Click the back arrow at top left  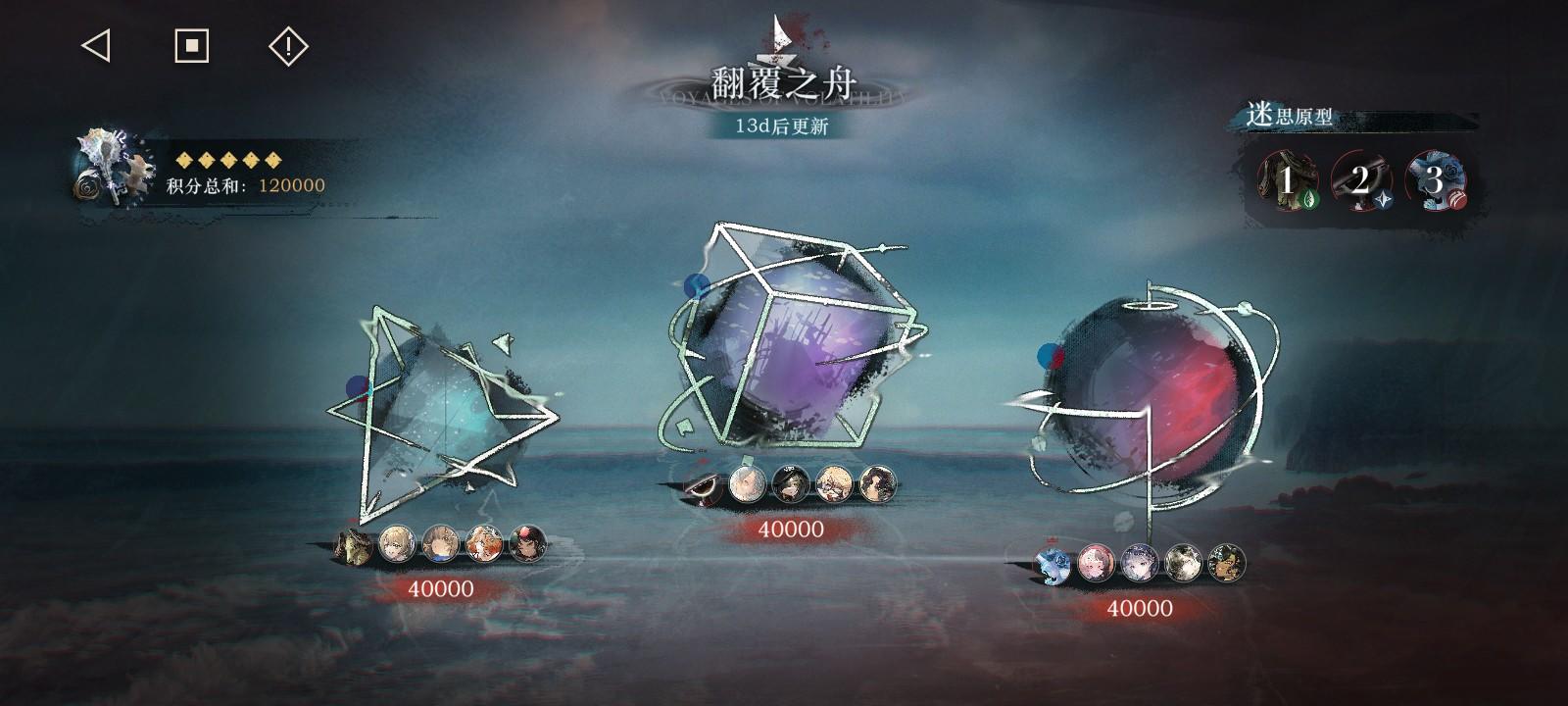(95, 45)
